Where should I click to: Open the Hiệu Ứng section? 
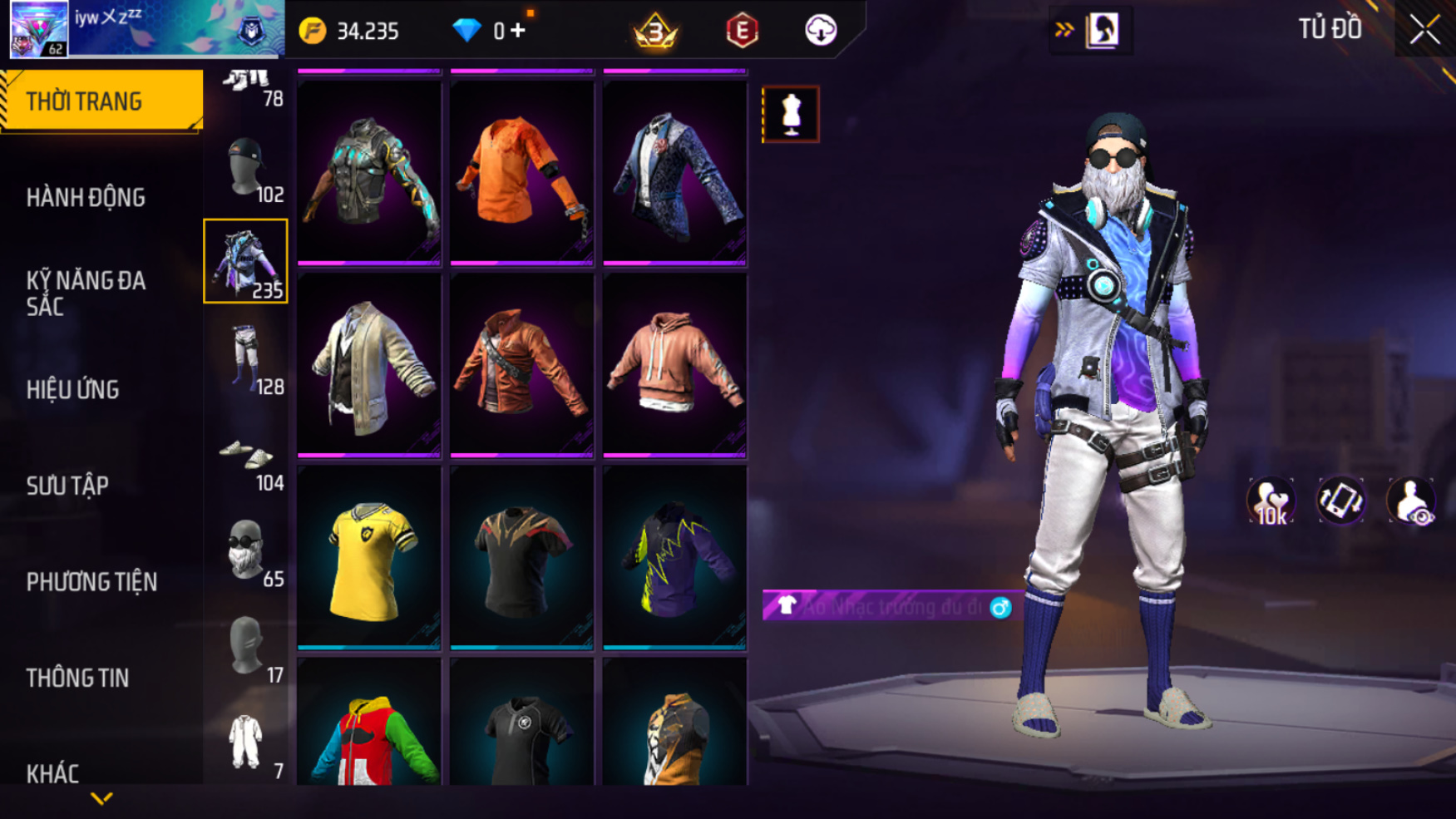(73, 389)
